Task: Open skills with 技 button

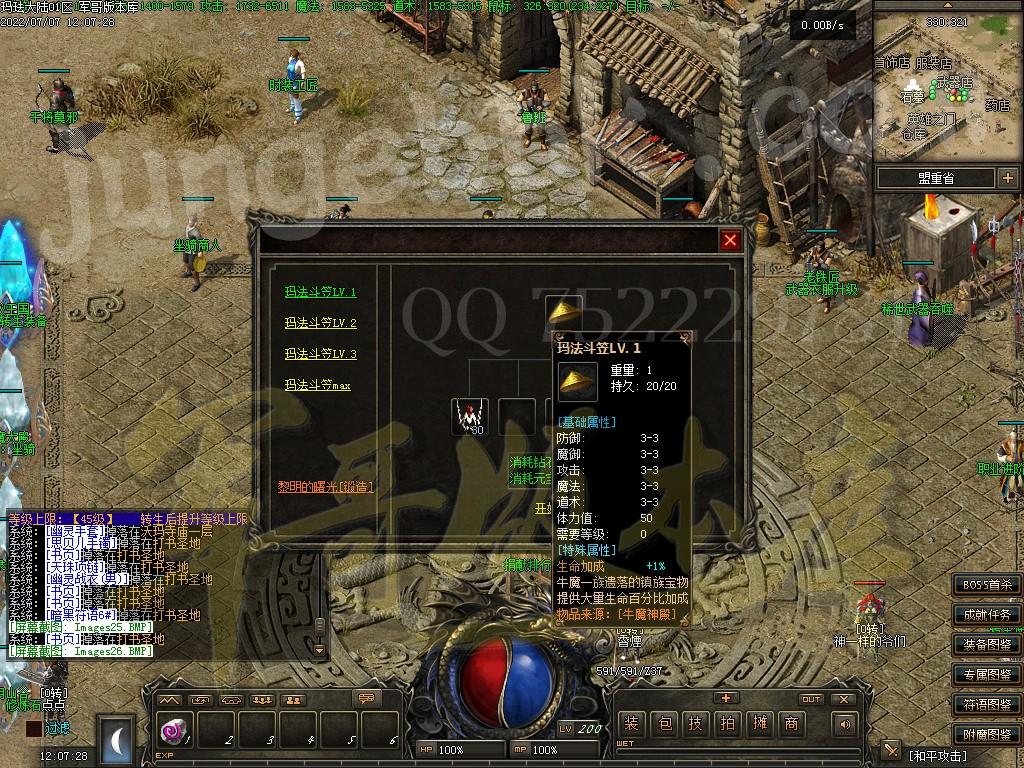Action: [x=696, y=724]
